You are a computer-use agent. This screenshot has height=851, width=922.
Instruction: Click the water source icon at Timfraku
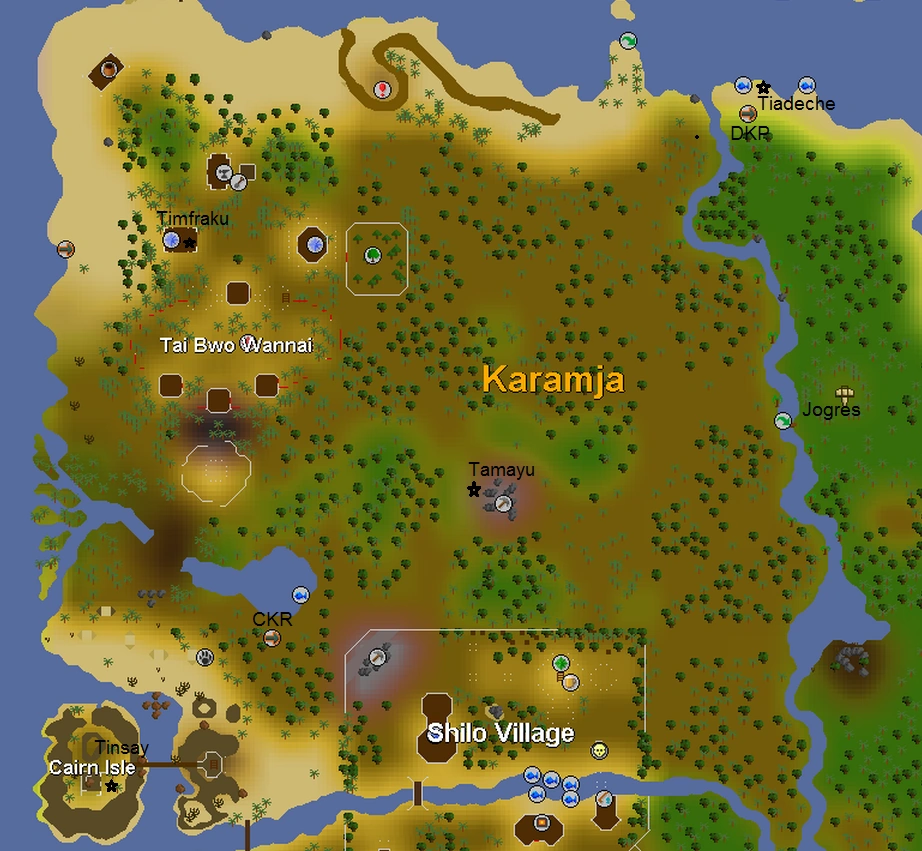pos(172,240)
